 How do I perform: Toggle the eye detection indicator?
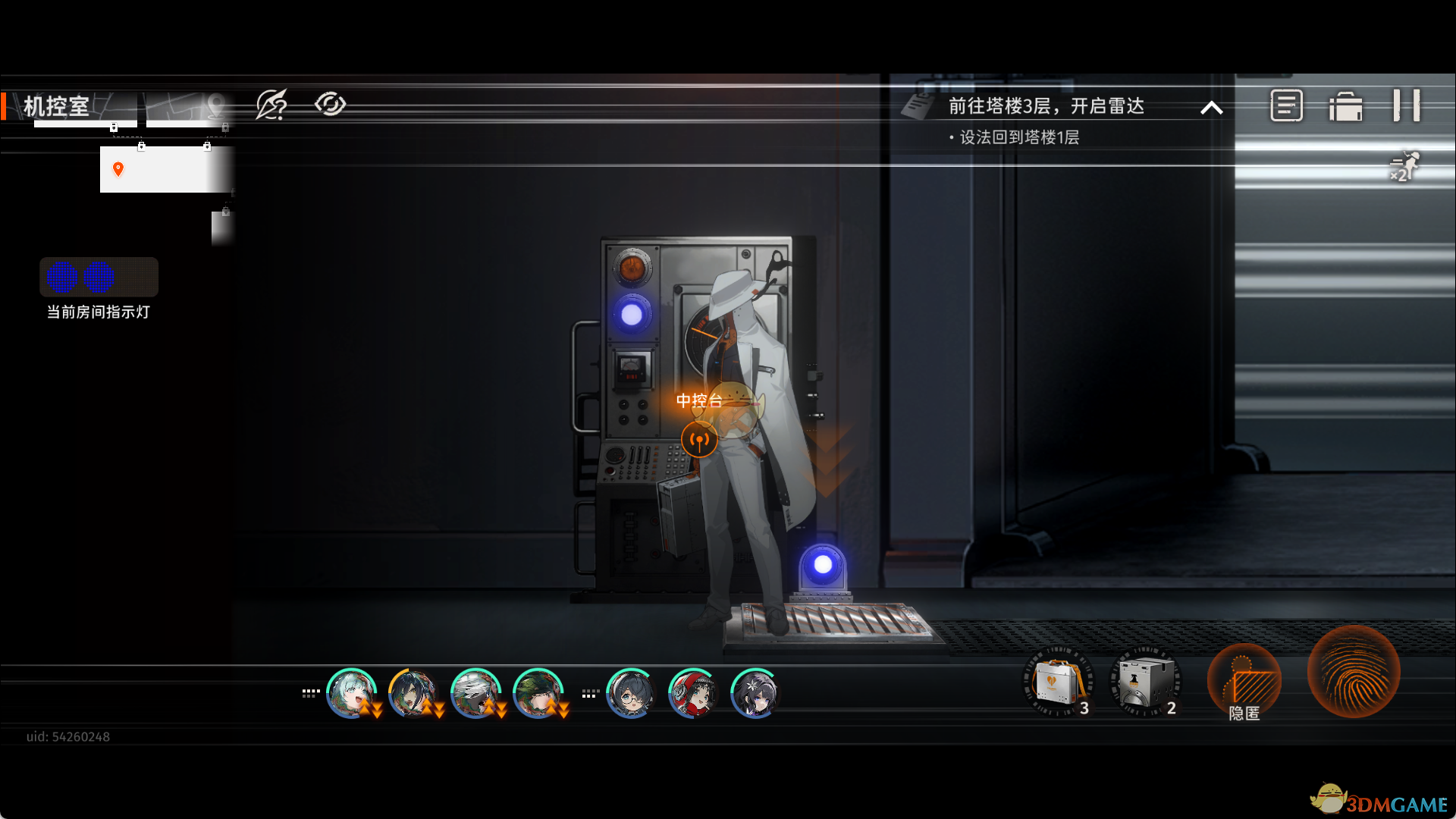(331, 105)
